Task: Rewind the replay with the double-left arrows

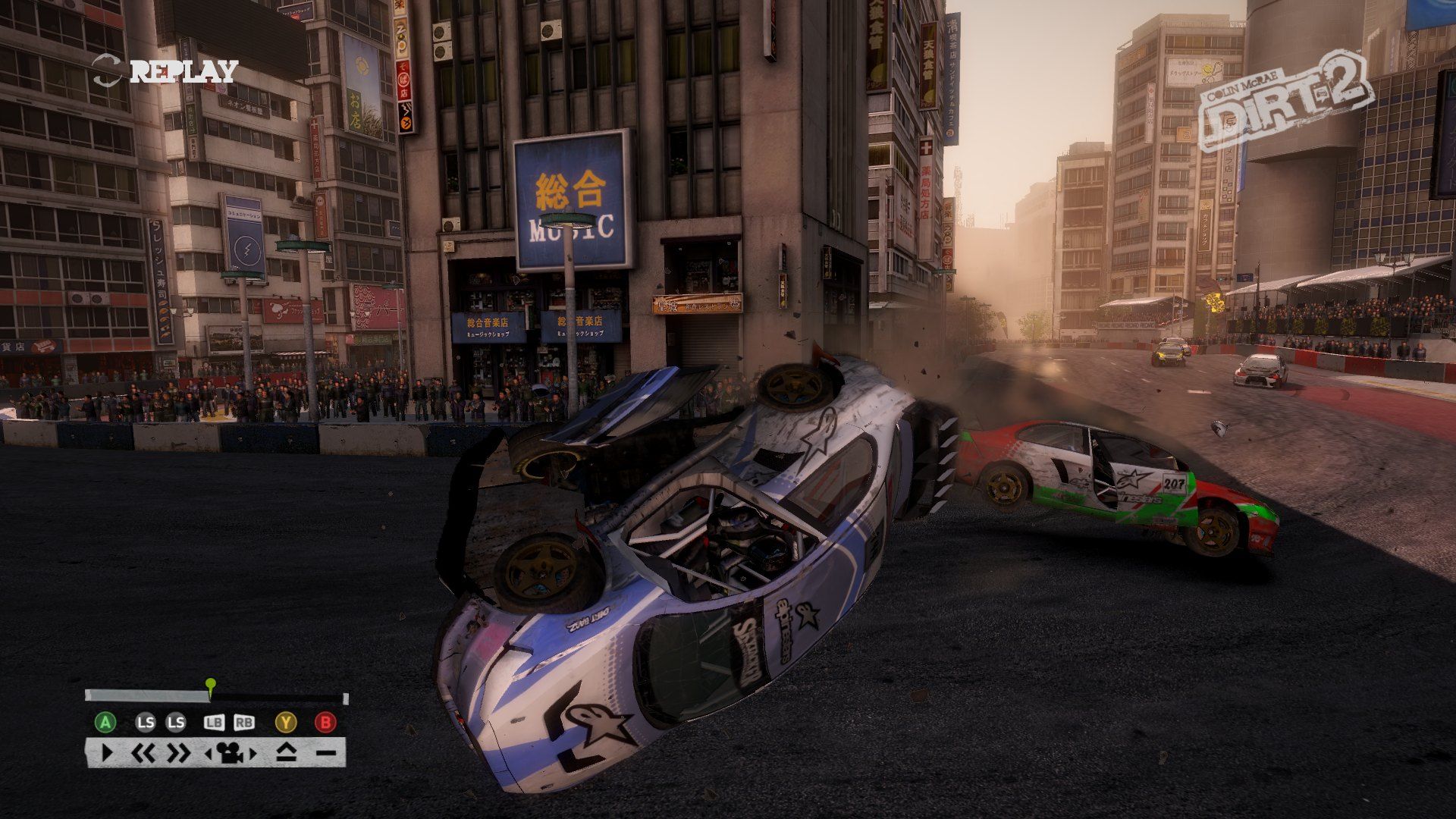Action: click(x=143, y=753)
